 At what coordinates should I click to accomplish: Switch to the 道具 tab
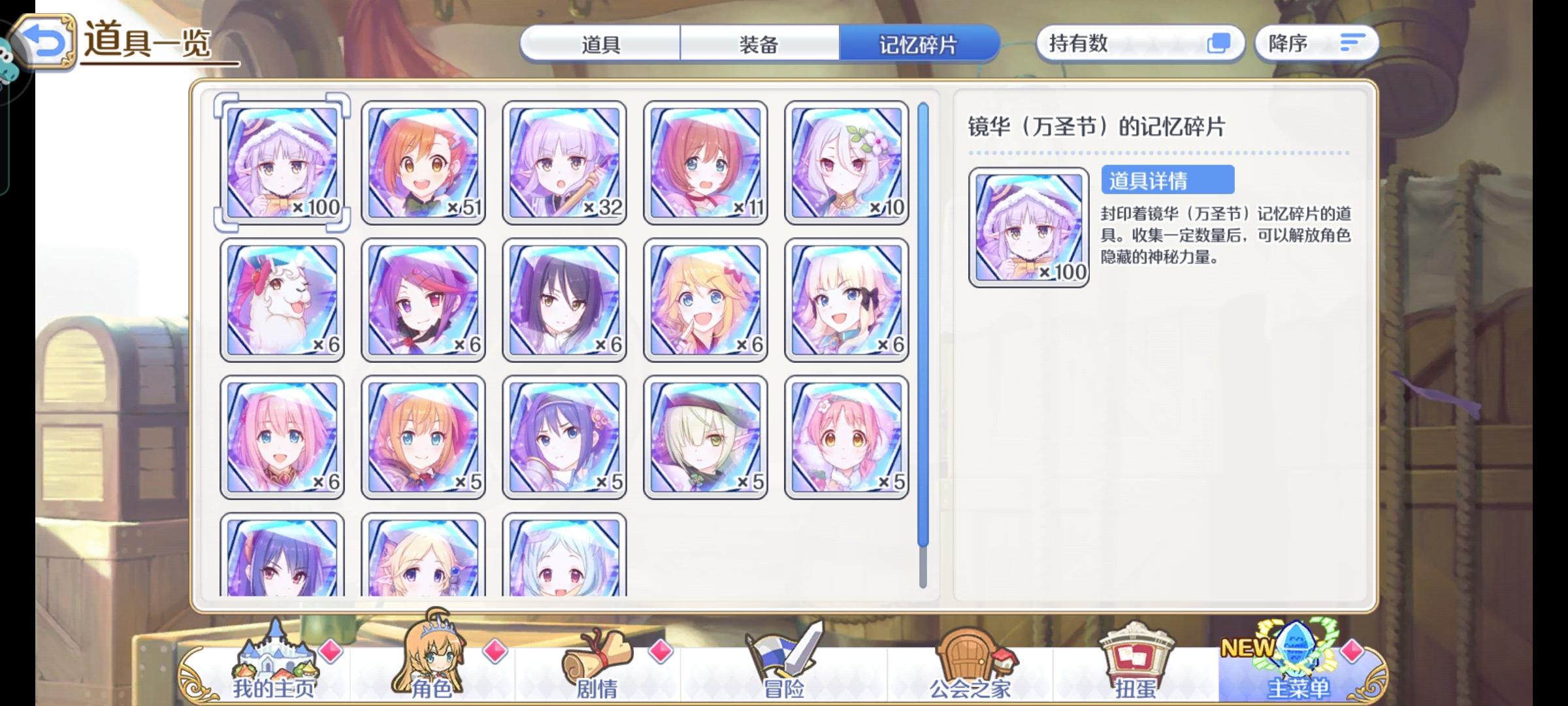[x=599, y=44]
